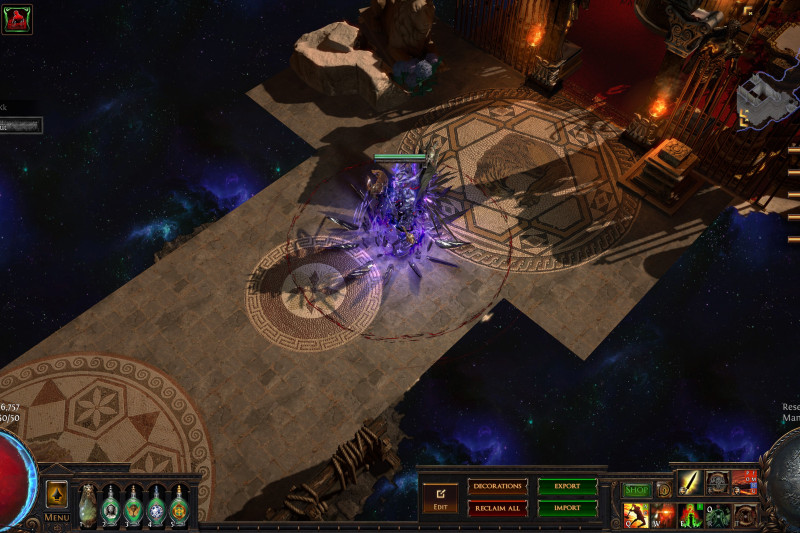Viewport: 800px width, 533px height.
Task: Click the Reclaim All button
Action: coord(497,508)
